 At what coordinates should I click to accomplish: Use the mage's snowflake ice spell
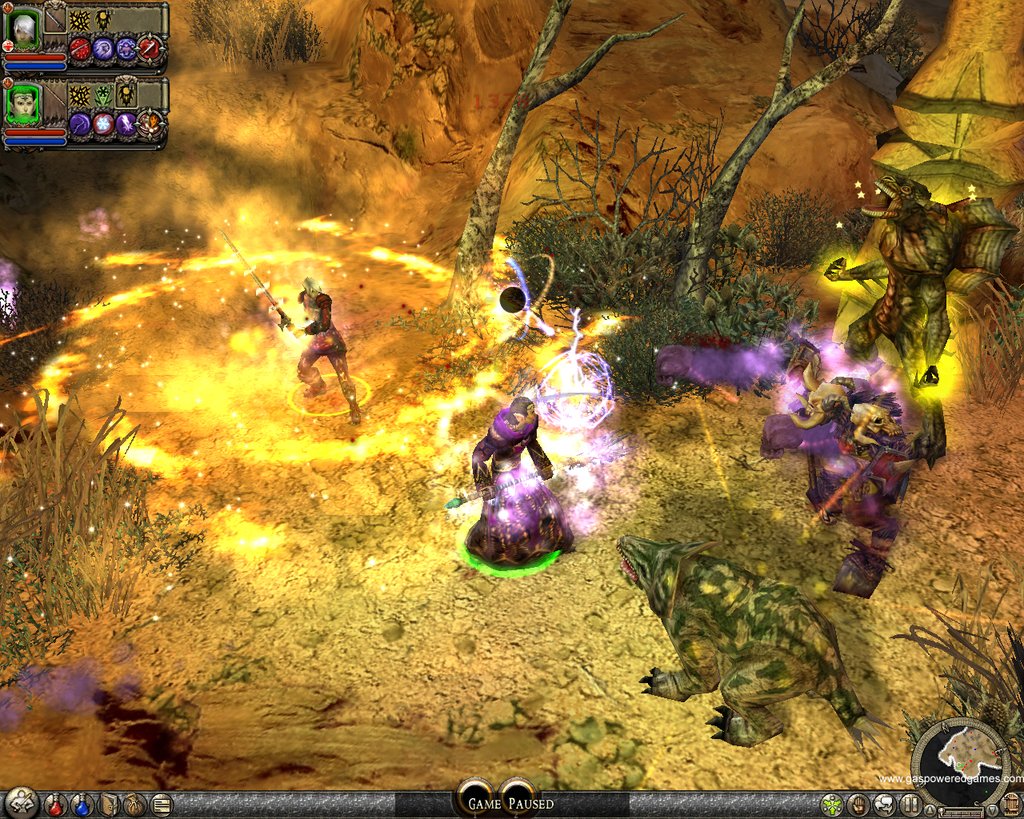coord(103,123)
